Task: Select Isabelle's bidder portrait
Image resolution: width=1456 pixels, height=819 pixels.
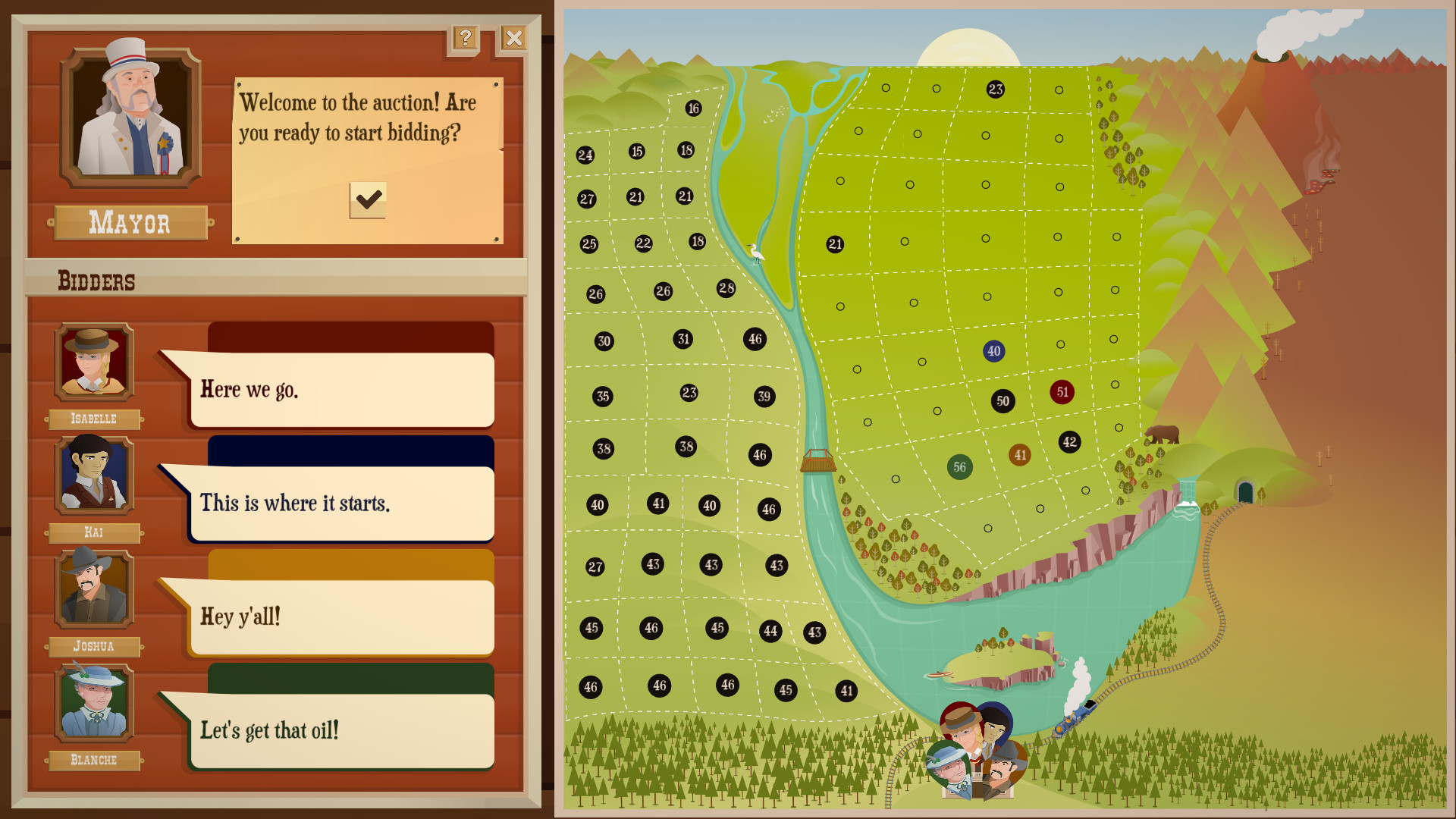Action: point(93,363)
